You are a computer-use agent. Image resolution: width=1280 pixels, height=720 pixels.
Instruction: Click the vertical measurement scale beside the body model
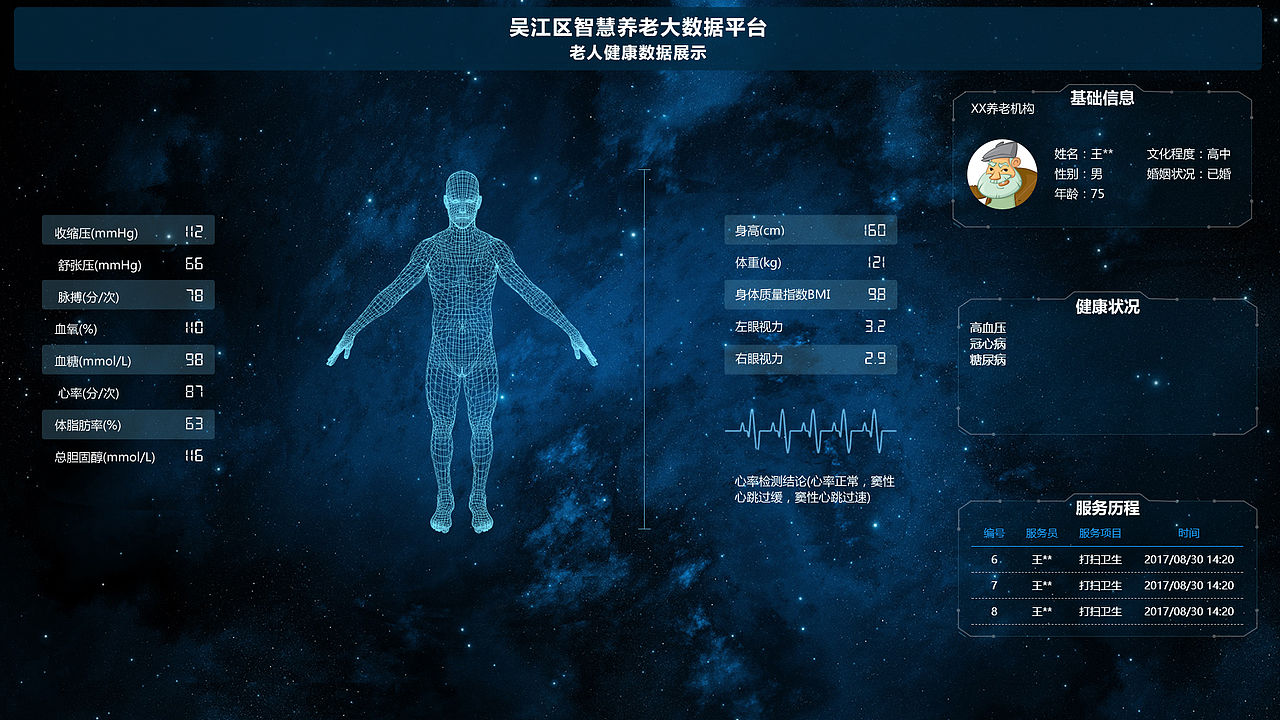645,350
